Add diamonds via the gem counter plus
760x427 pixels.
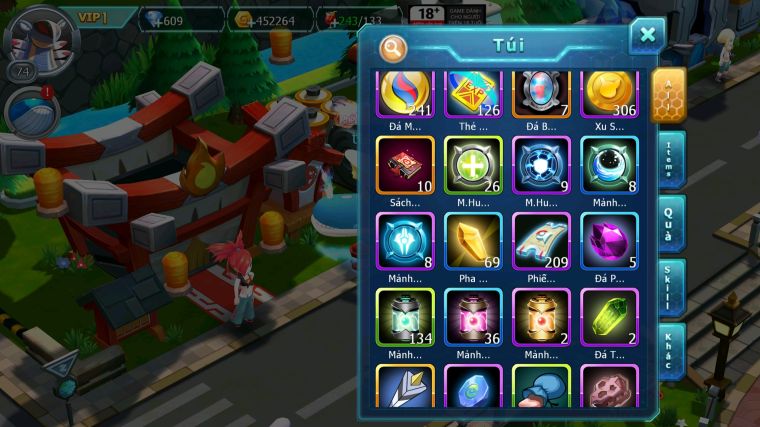[x=155, y=20]
